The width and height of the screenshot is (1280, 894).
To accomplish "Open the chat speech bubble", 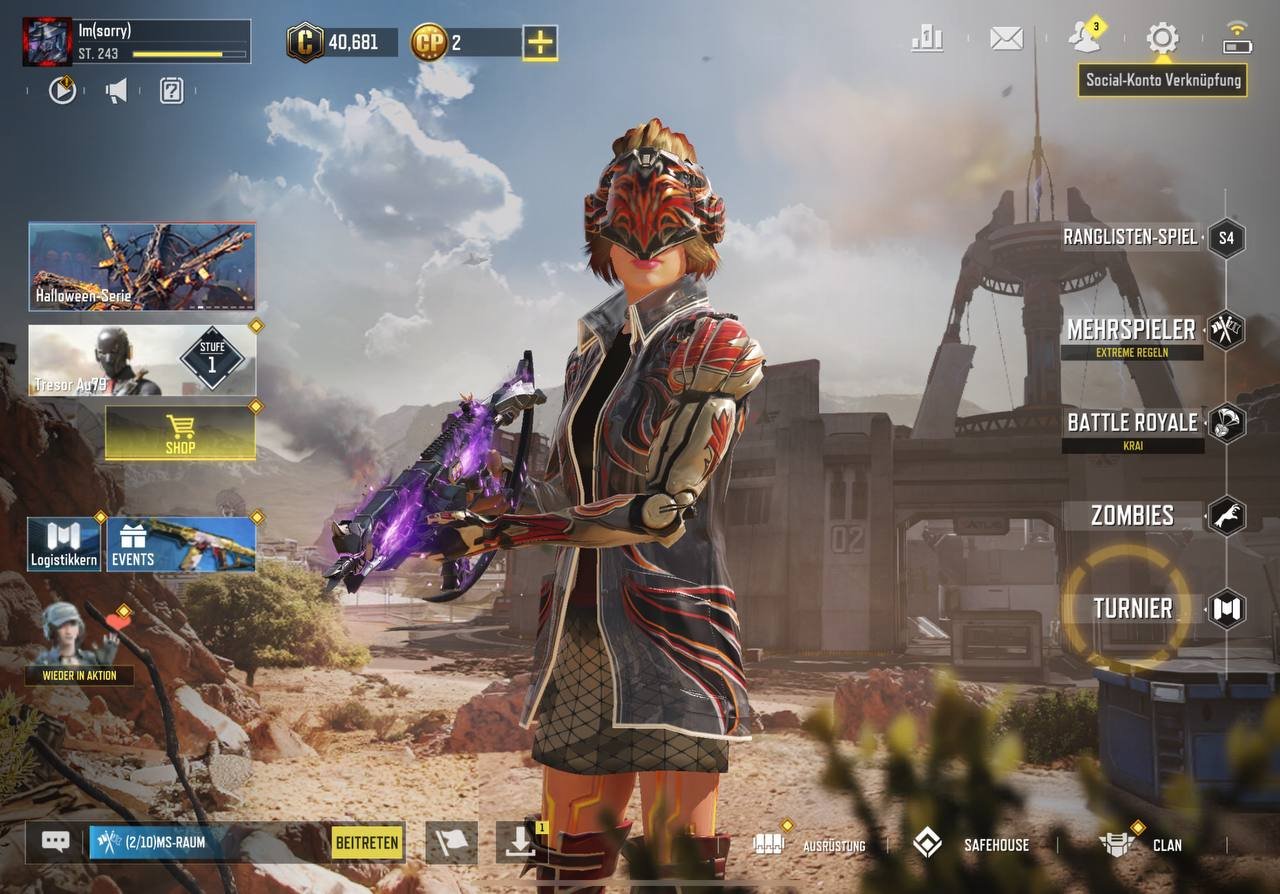I will tap(55, 842).
